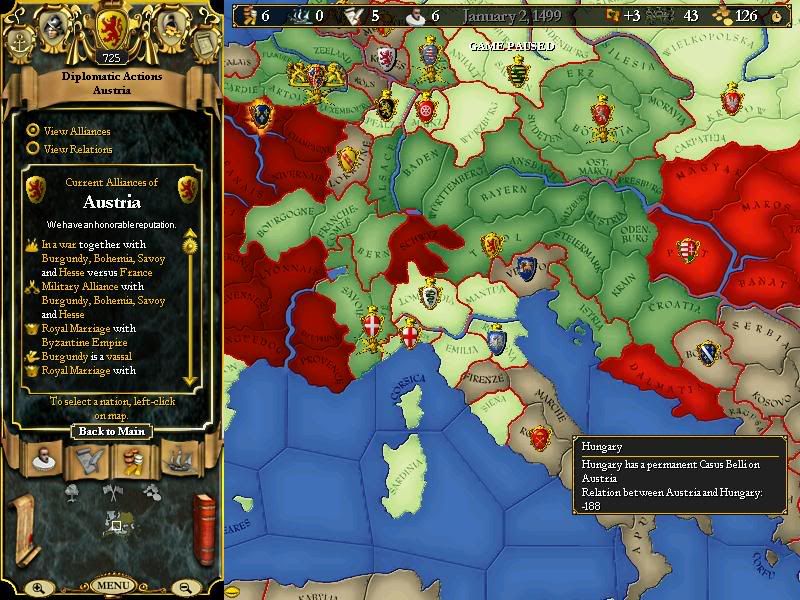Image resolution: width=800 pixels, height=600 pixels.
Task: Open the document ledger shield icon
Action: (x=205, y=42)
